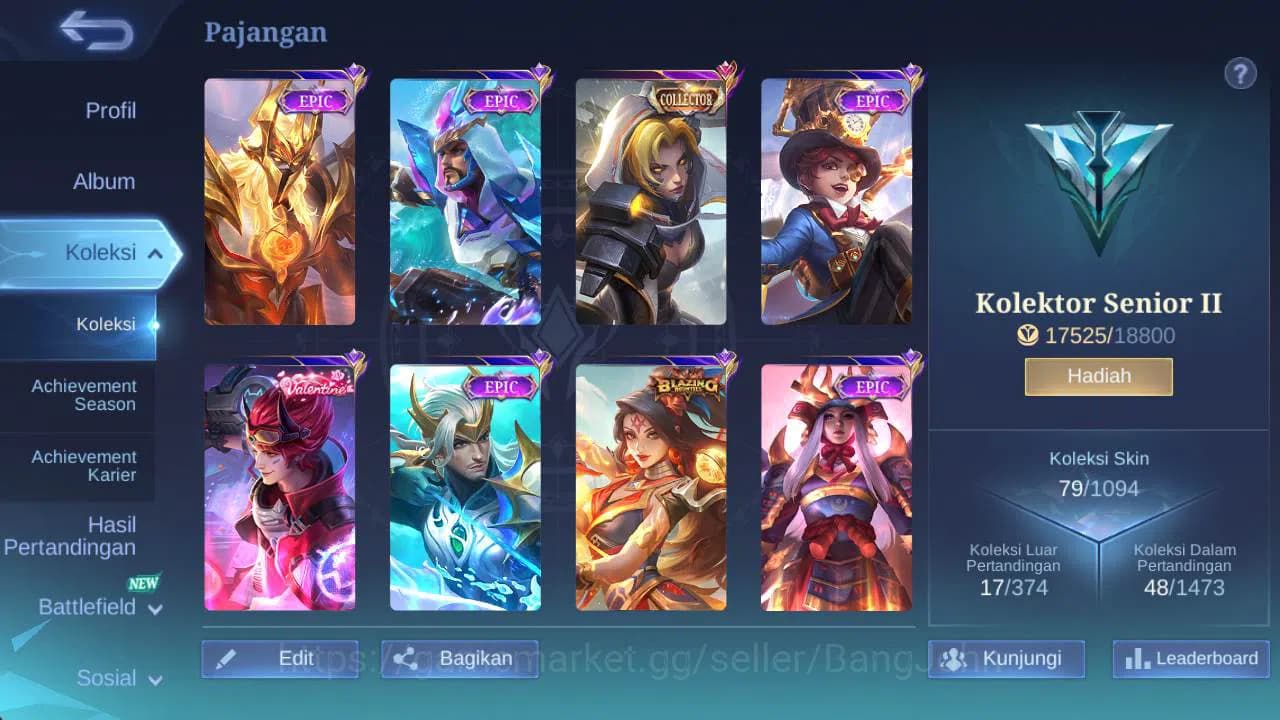Click the share icon on Bagikan button
The height and width of the screenshot is (720, 1280).
point(406,658)
